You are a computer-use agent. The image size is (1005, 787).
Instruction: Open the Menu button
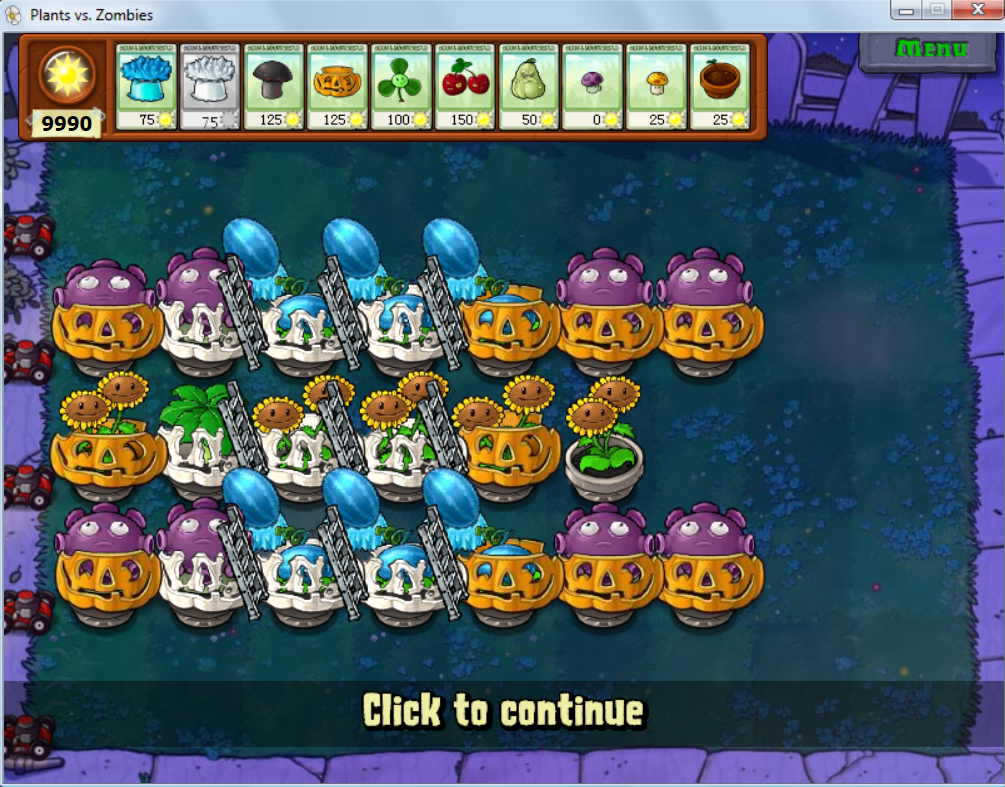pyautogui.click(x=930, y=50)
